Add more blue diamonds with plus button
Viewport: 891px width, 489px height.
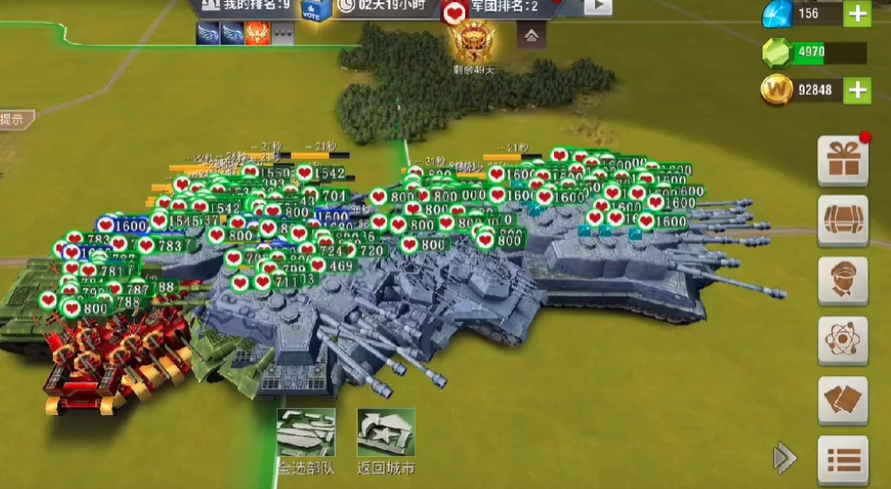(x=857, y=14)
